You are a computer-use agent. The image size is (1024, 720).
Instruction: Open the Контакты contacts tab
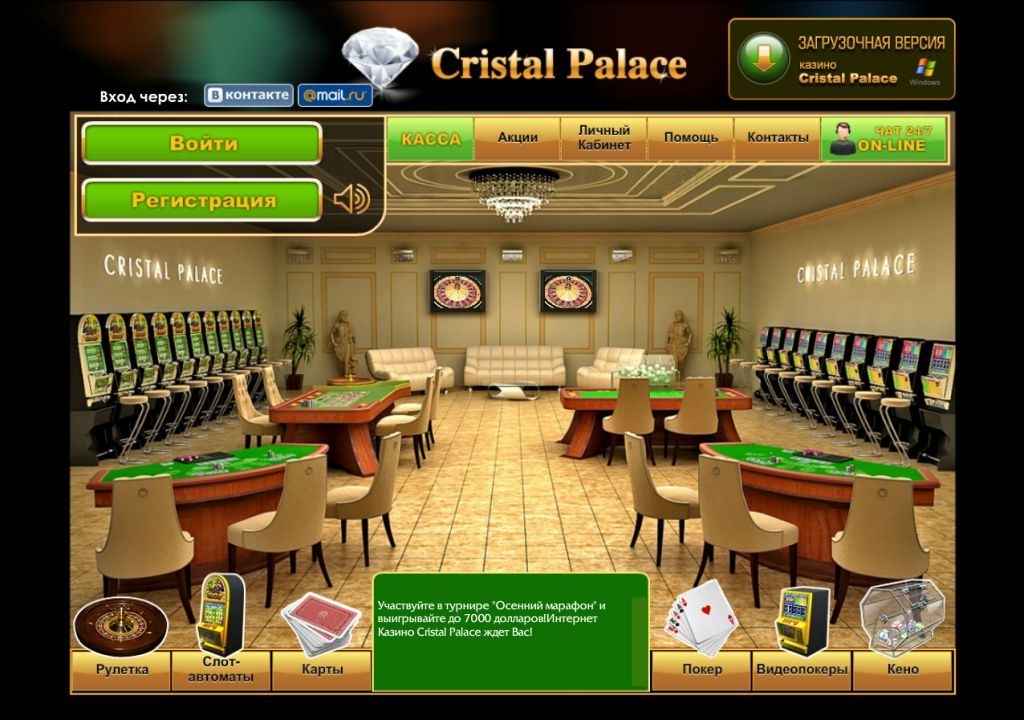click(x=777, y=138)
